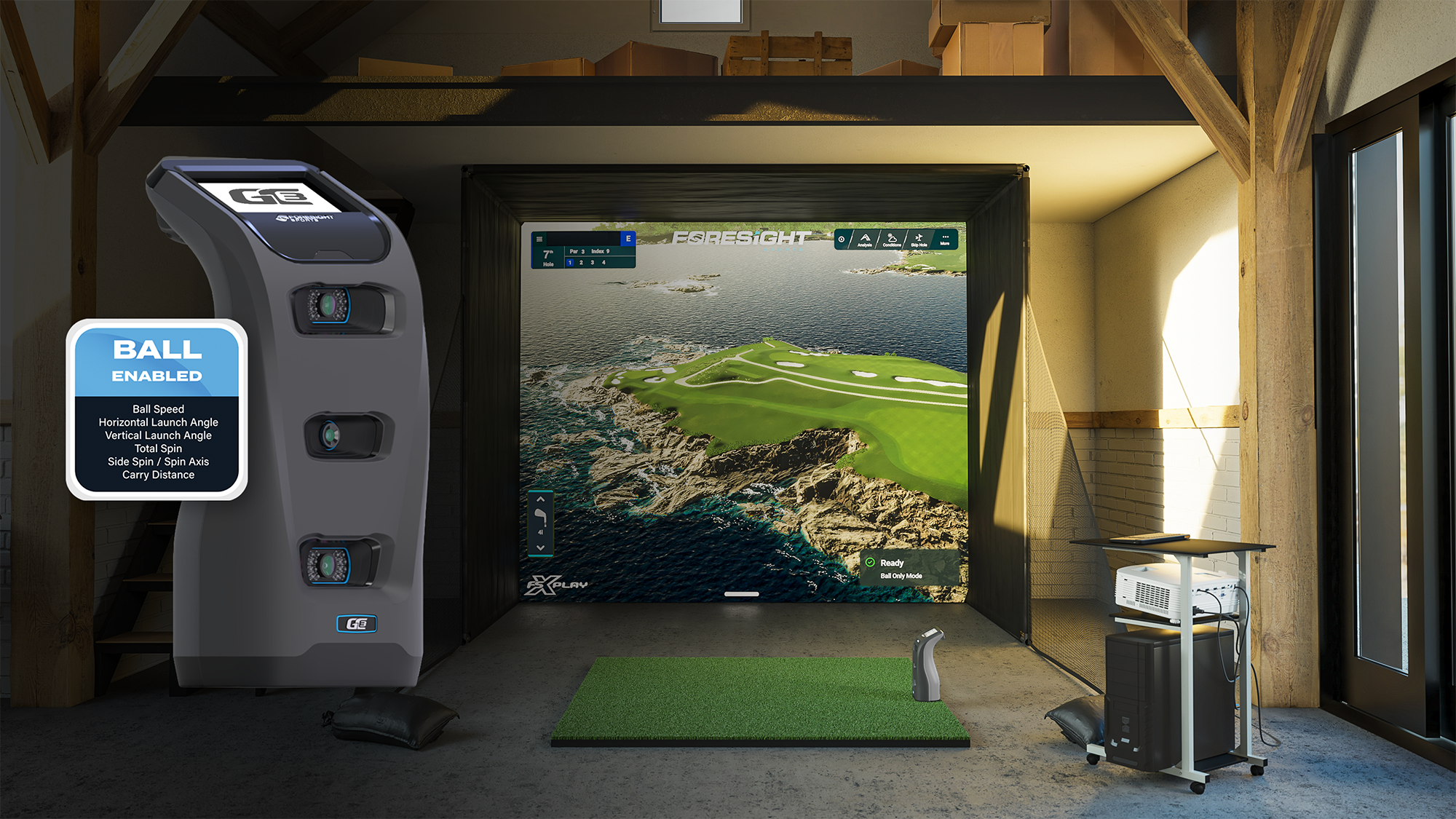Switch to shot 2 tab on scorecard

coord(581,264)
